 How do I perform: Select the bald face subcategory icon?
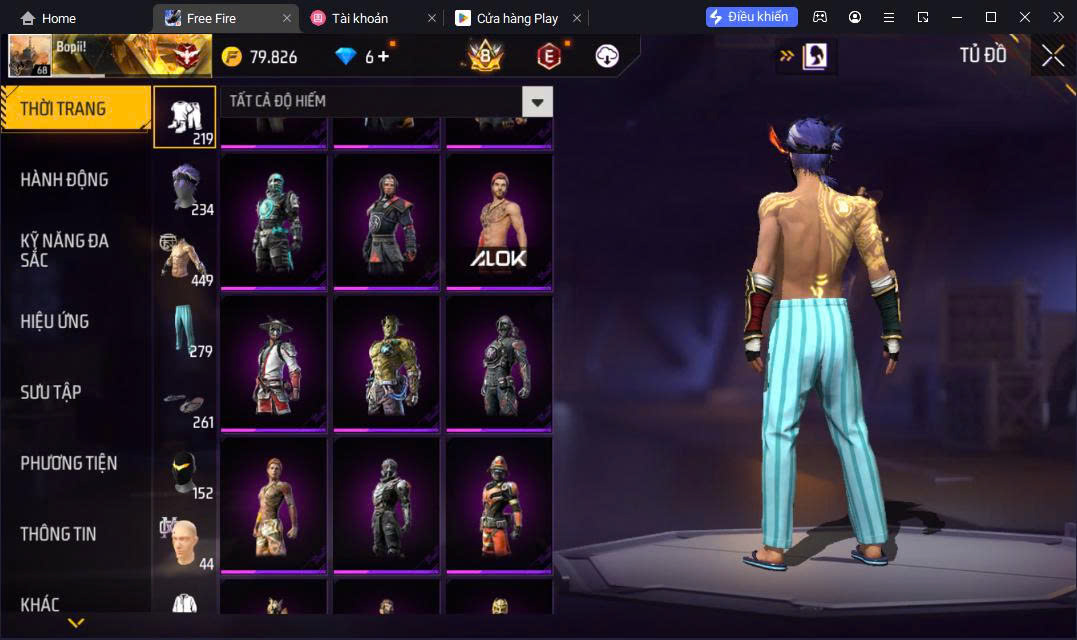pos(184,543)
